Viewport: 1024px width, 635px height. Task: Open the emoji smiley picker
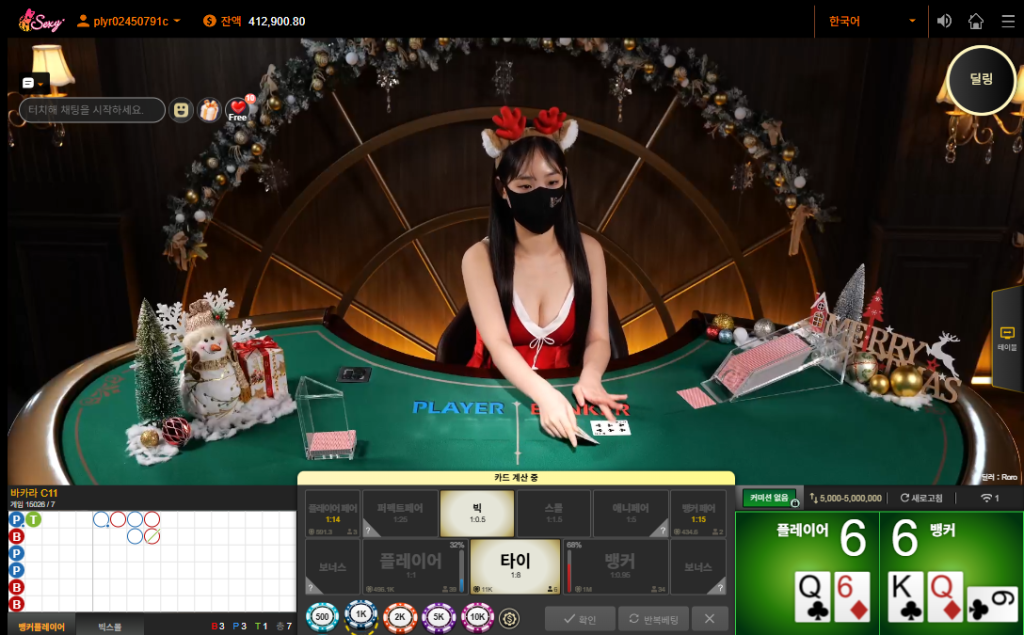click(181, 110)
